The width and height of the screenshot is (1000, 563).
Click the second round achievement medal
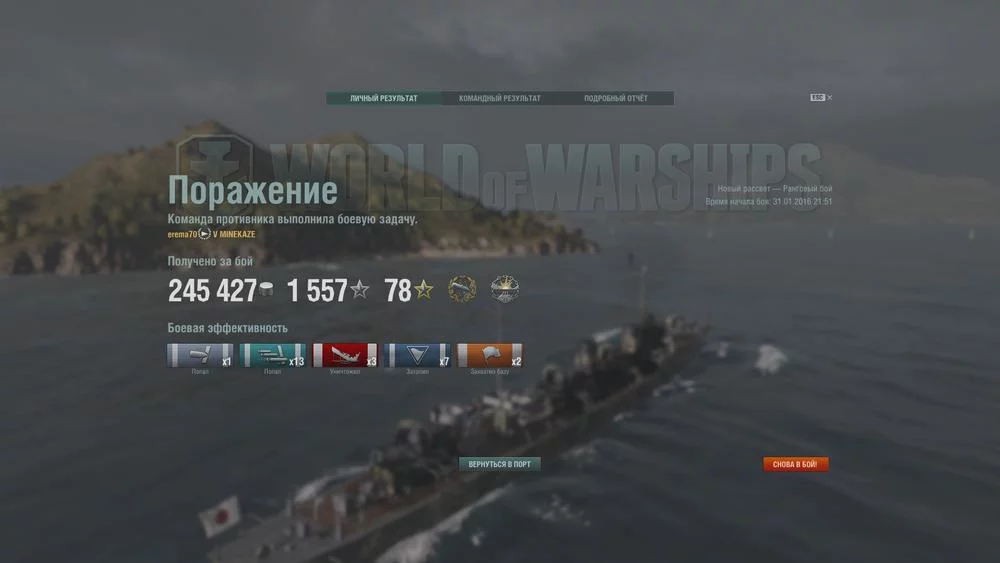click(x=505, y=290)
